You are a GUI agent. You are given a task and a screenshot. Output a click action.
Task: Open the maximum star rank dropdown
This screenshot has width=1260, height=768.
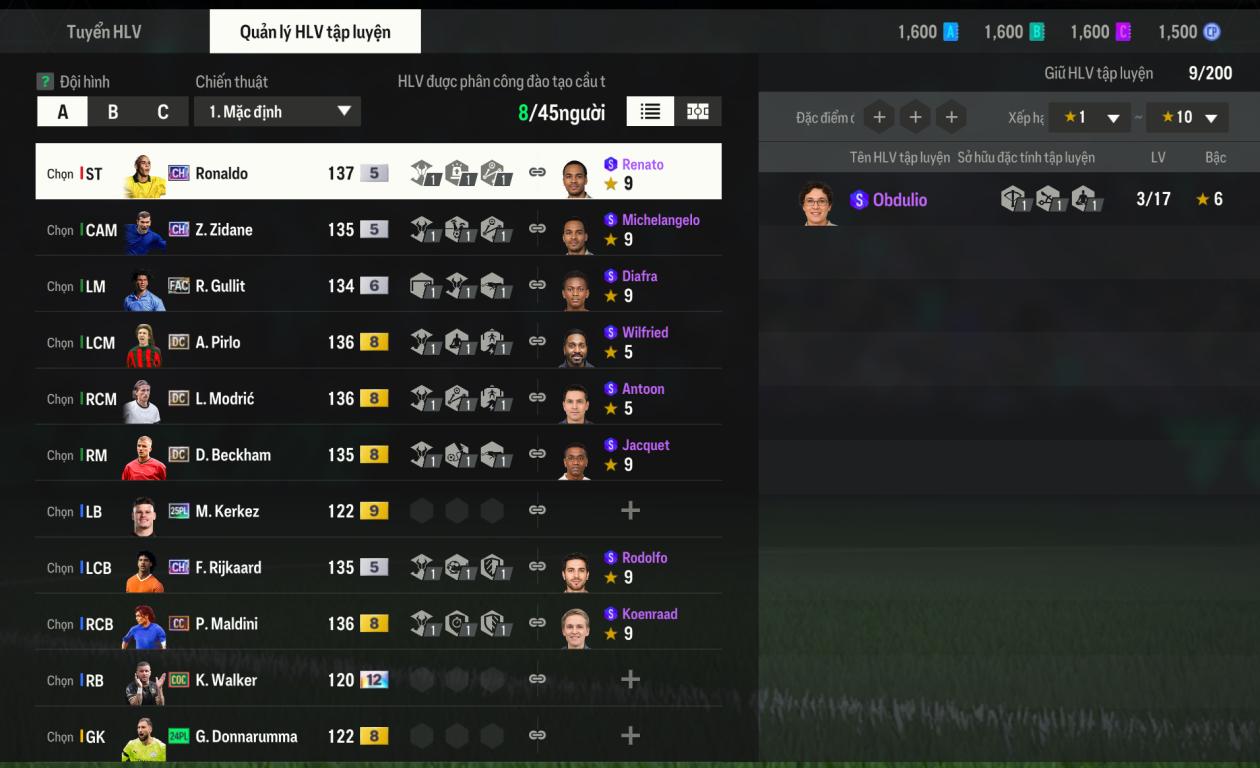tap(1187, 118)
